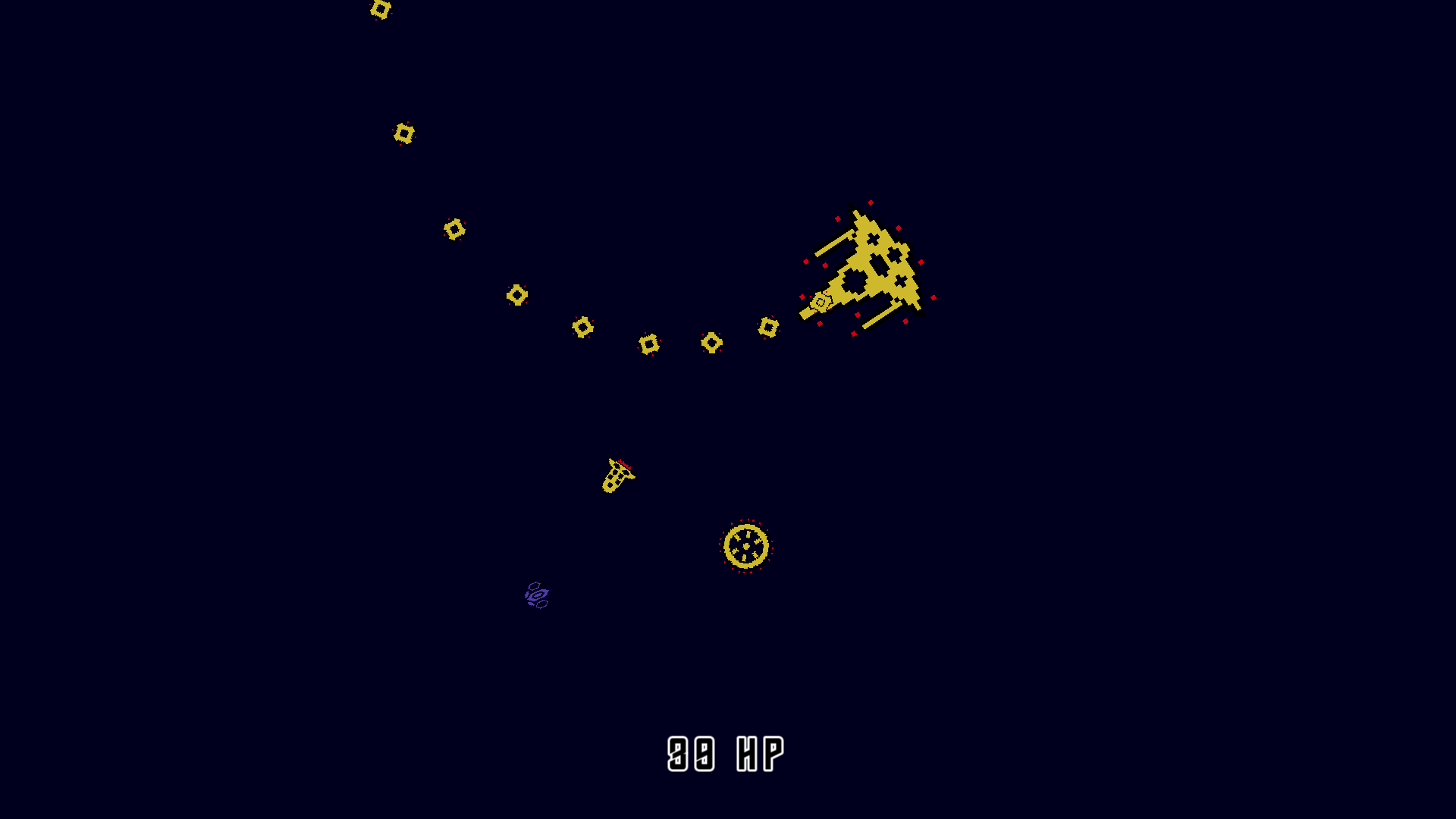Viewport: 1456px width, 819px height.
Task: Click the center hub of the gear enemy
Action: coord(748,544)
